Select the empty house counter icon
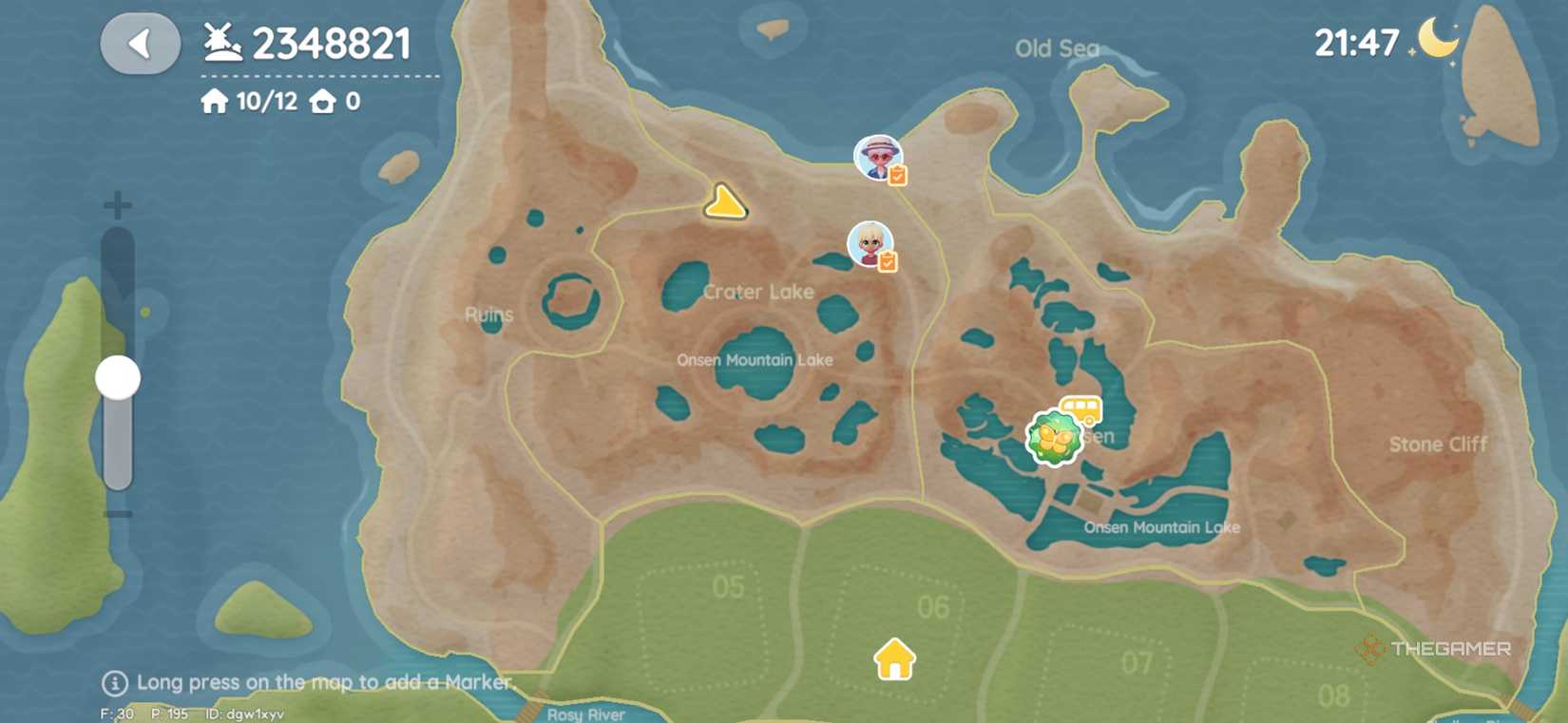 pos(324,100)
